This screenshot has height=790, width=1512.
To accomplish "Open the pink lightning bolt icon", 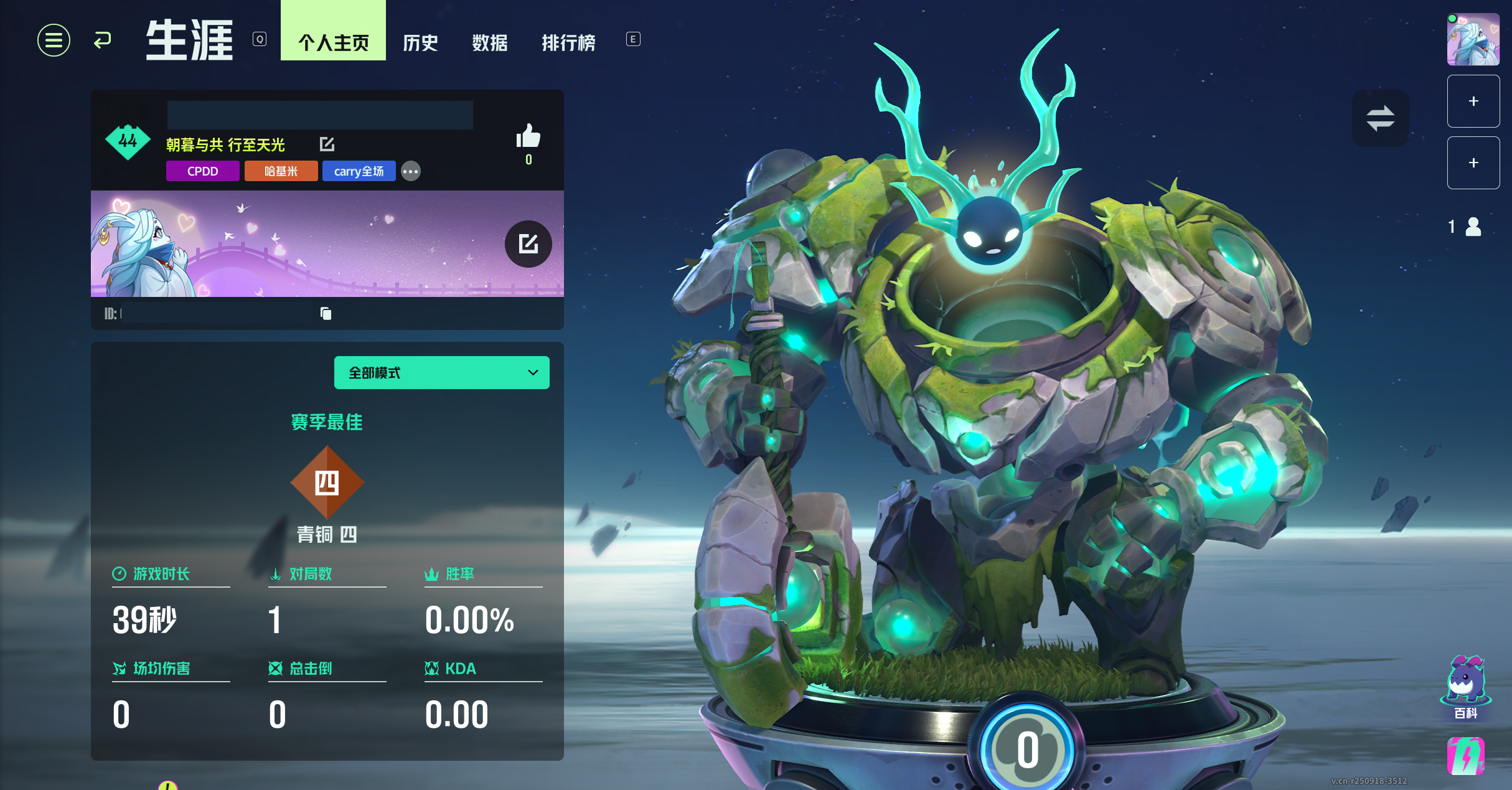I will [x=1466, y=756].
